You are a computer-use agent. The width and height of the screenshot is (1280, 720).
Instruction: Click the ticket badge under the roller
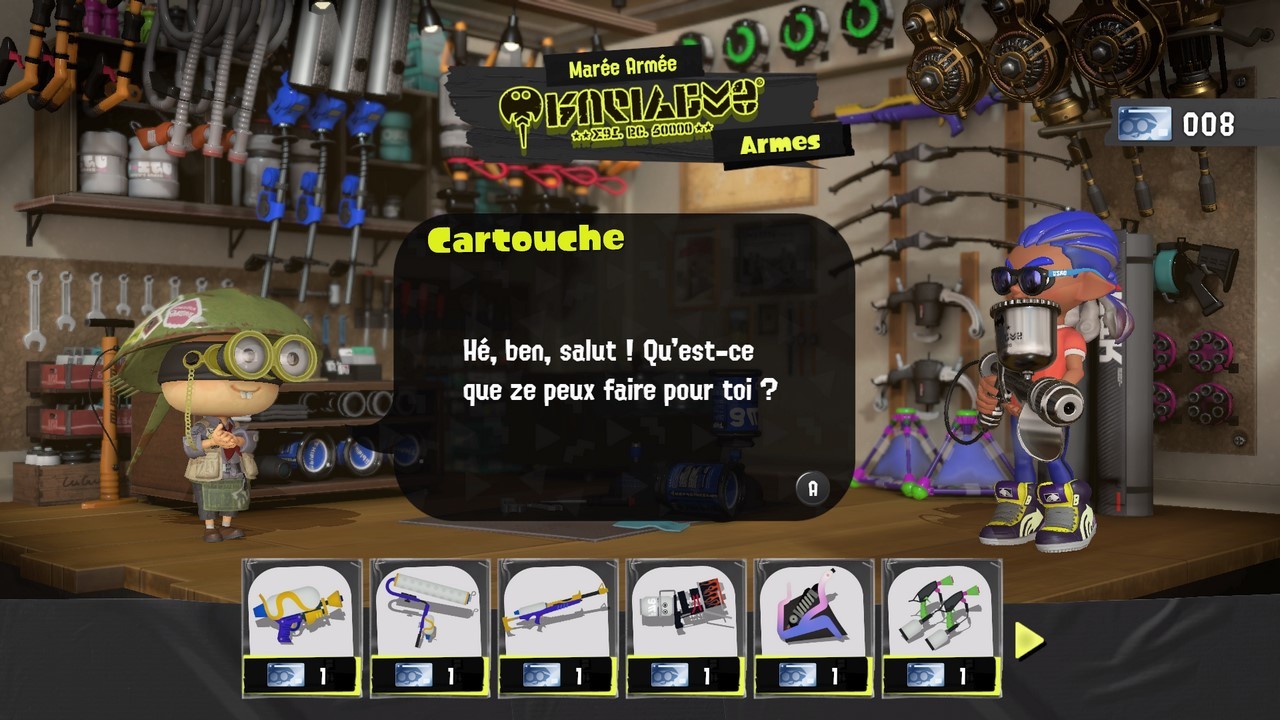pyautogui.click(x=413, y=673)
